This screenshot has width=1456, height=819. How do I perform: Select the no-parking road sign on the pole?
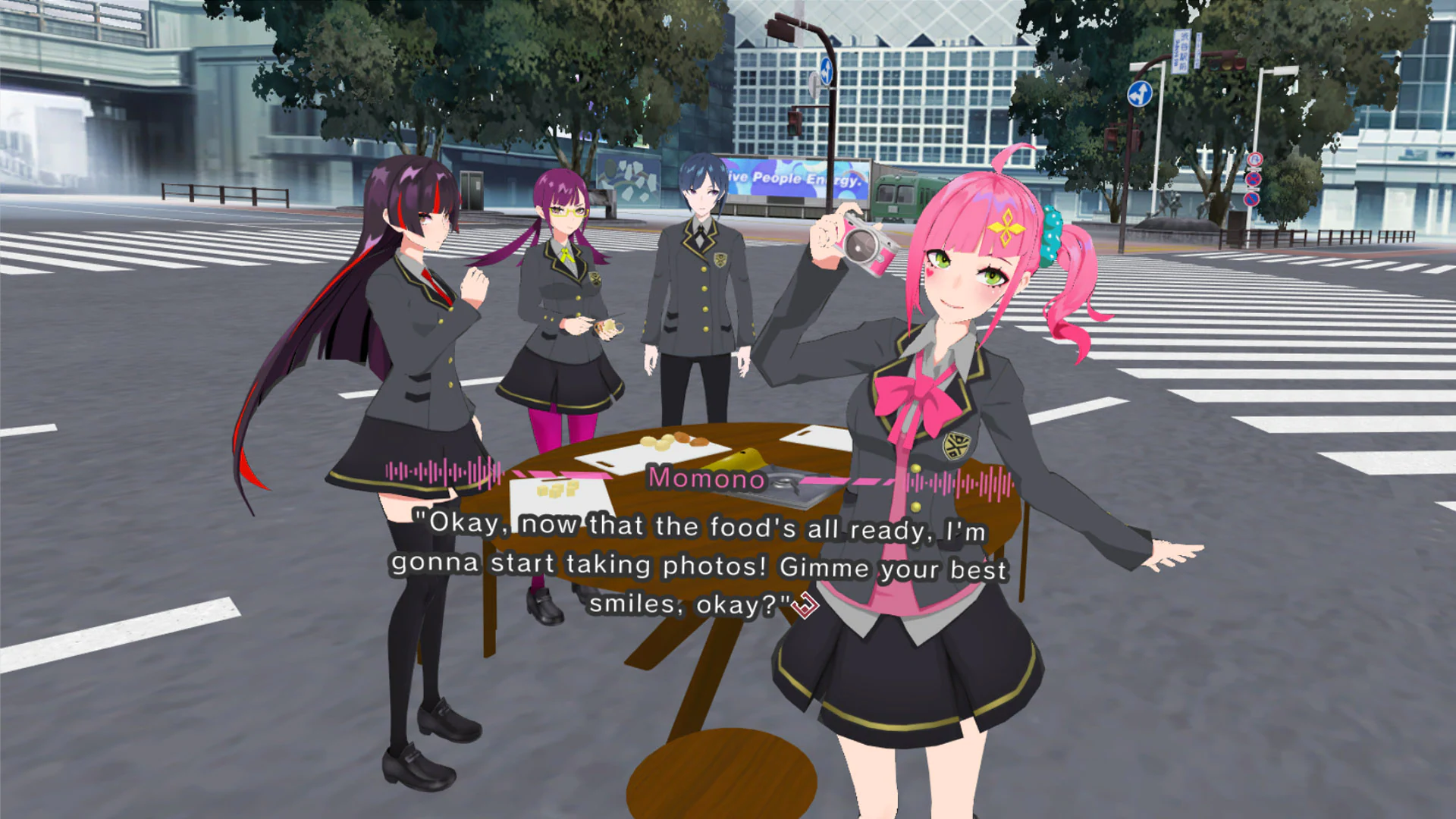pyautogui.click(x=1252, y=199)
